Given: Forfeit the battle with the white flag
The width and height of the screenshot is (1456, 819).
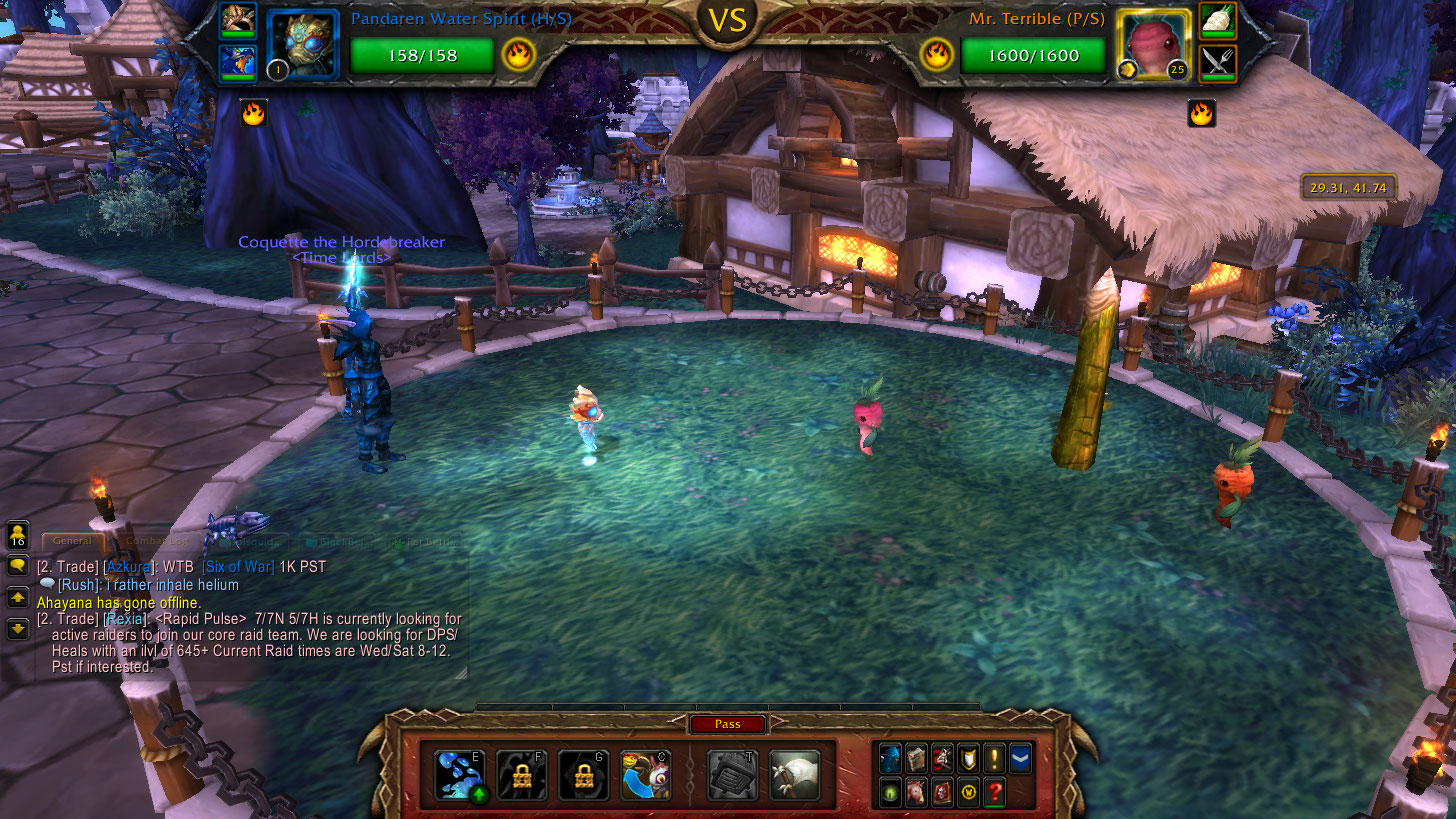Looking at the screenshot, I should 795,775.
